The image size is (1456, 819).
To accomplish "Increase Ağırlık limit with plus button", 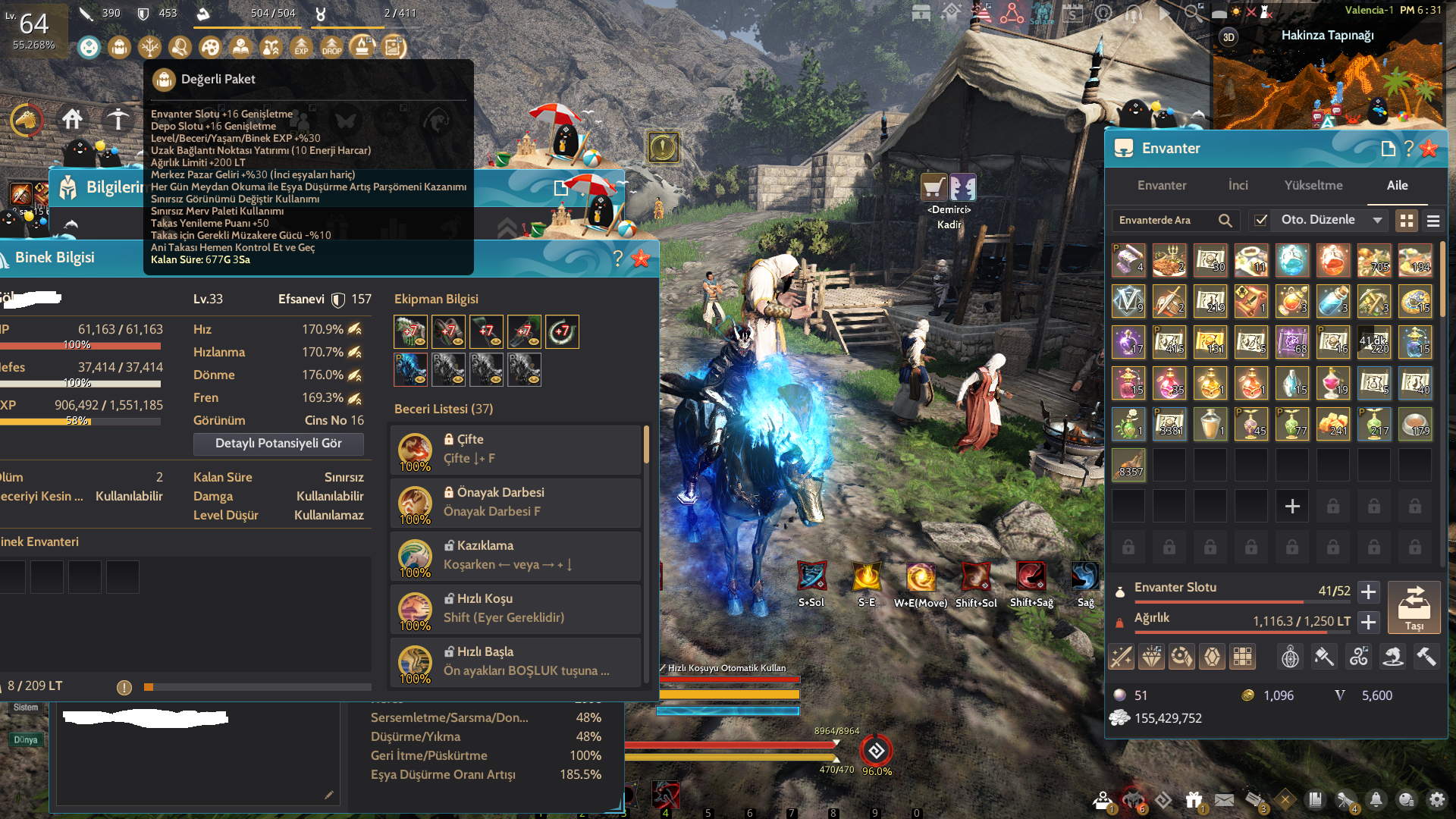I will 1368,622.
